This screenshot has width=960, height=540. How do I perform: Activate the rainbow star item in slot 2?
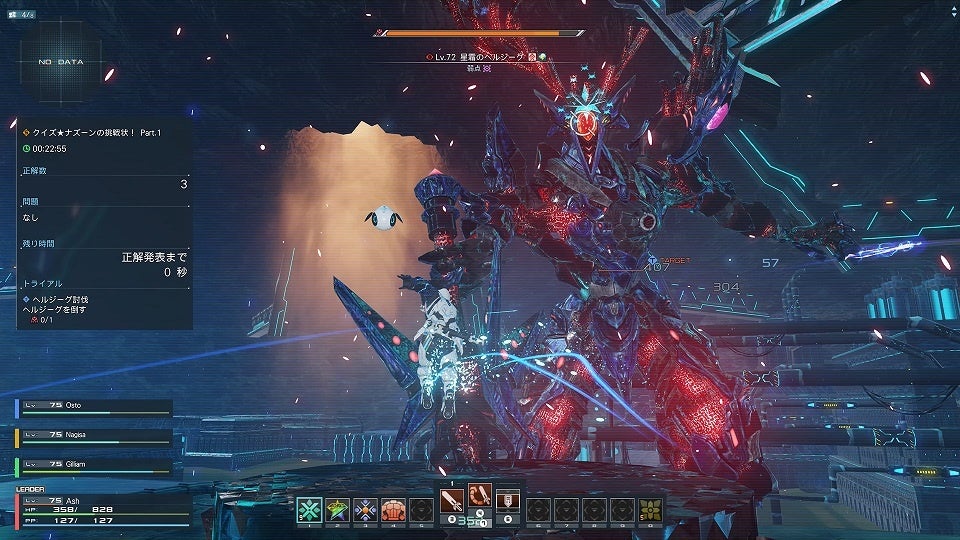338,509
